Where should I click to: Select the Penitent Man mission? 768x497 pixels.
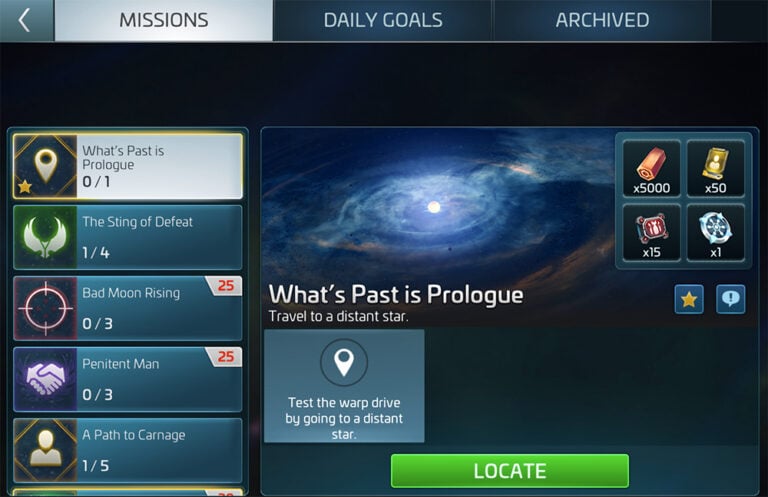(x=128, y=379)
